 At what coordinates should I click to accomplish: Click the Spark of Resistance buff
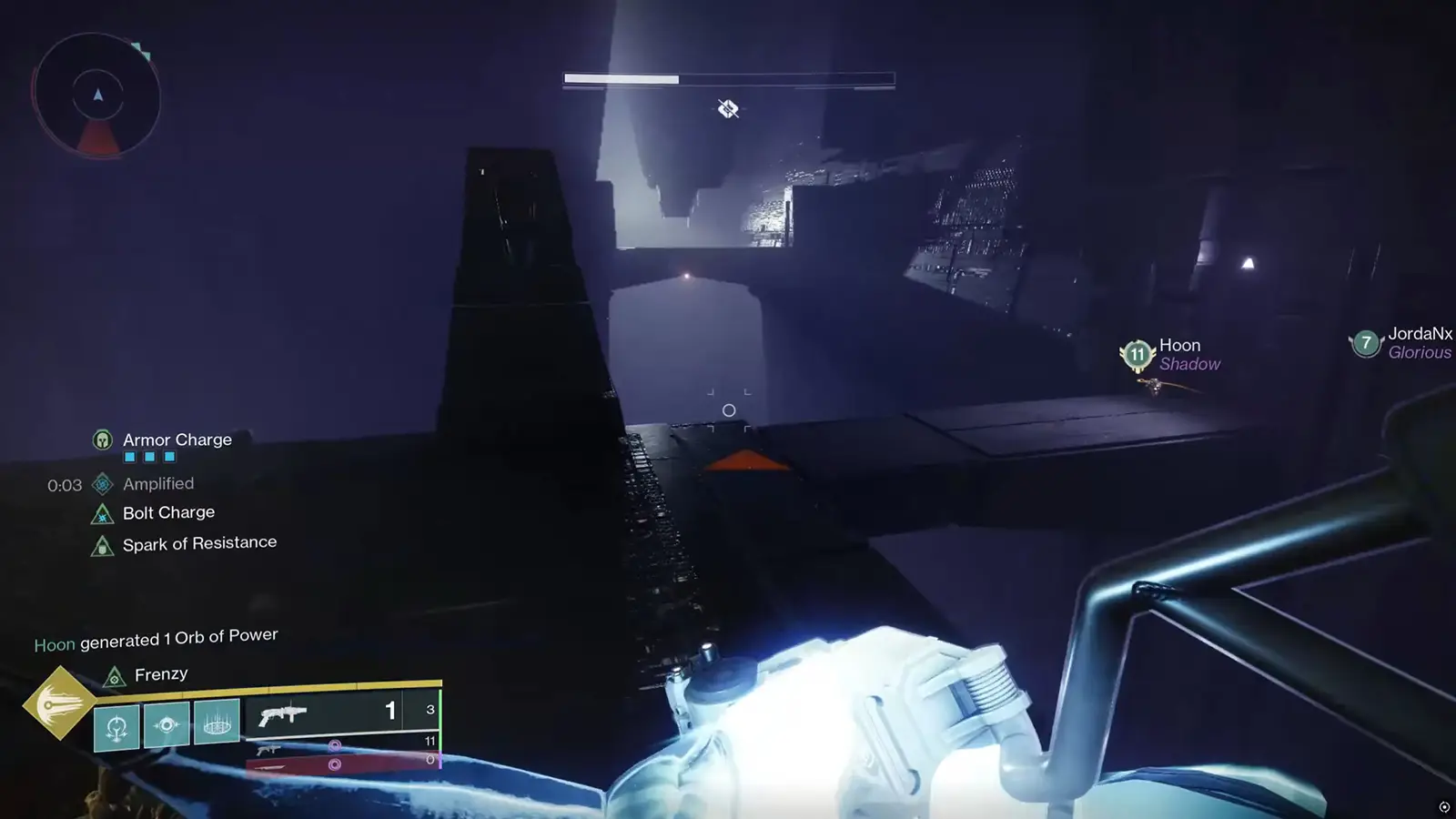[x=198, y=544]
